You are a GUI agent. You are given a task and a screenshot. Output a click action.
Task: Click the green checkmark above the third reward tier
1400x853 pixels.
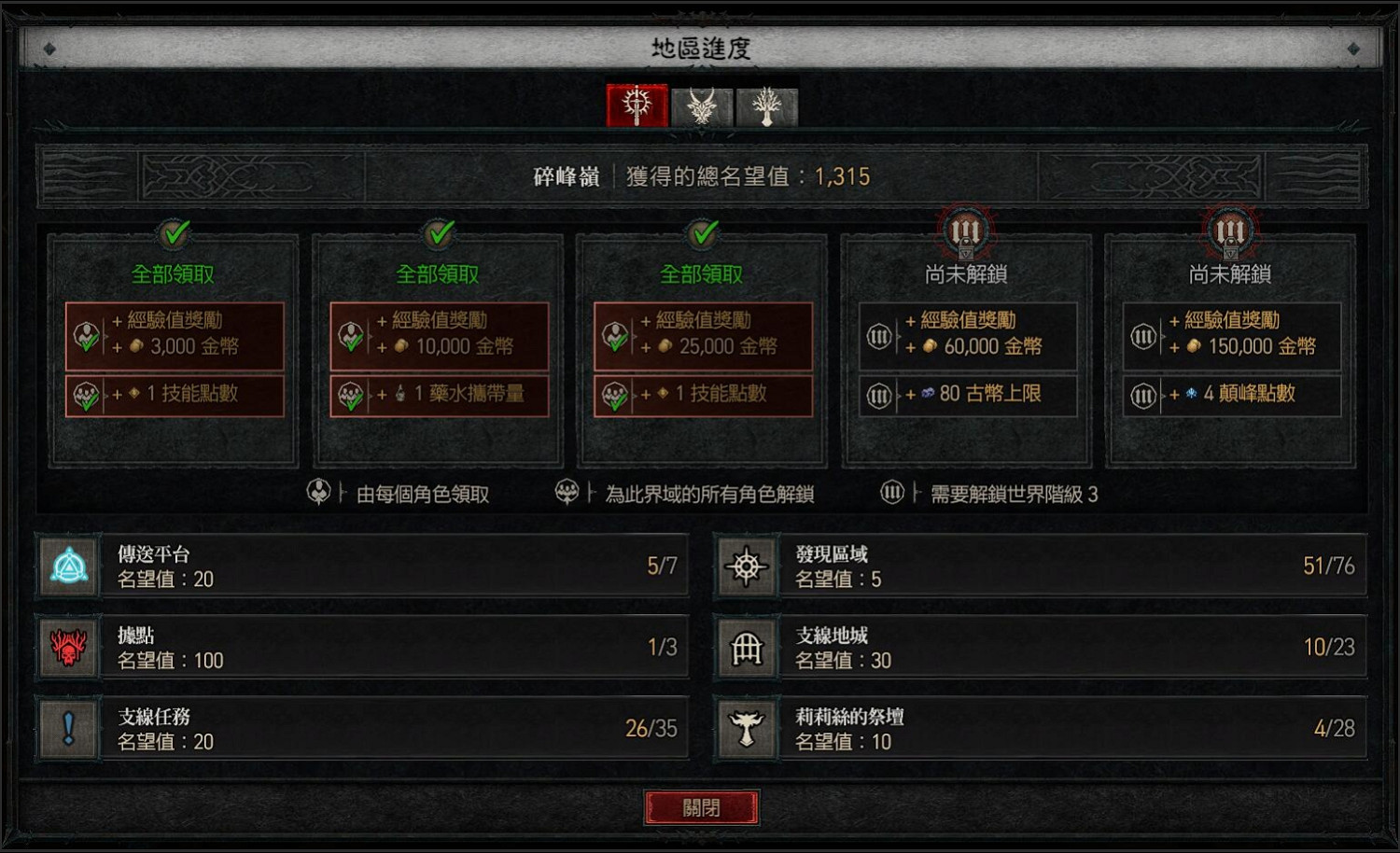click(x=701, y=234)
